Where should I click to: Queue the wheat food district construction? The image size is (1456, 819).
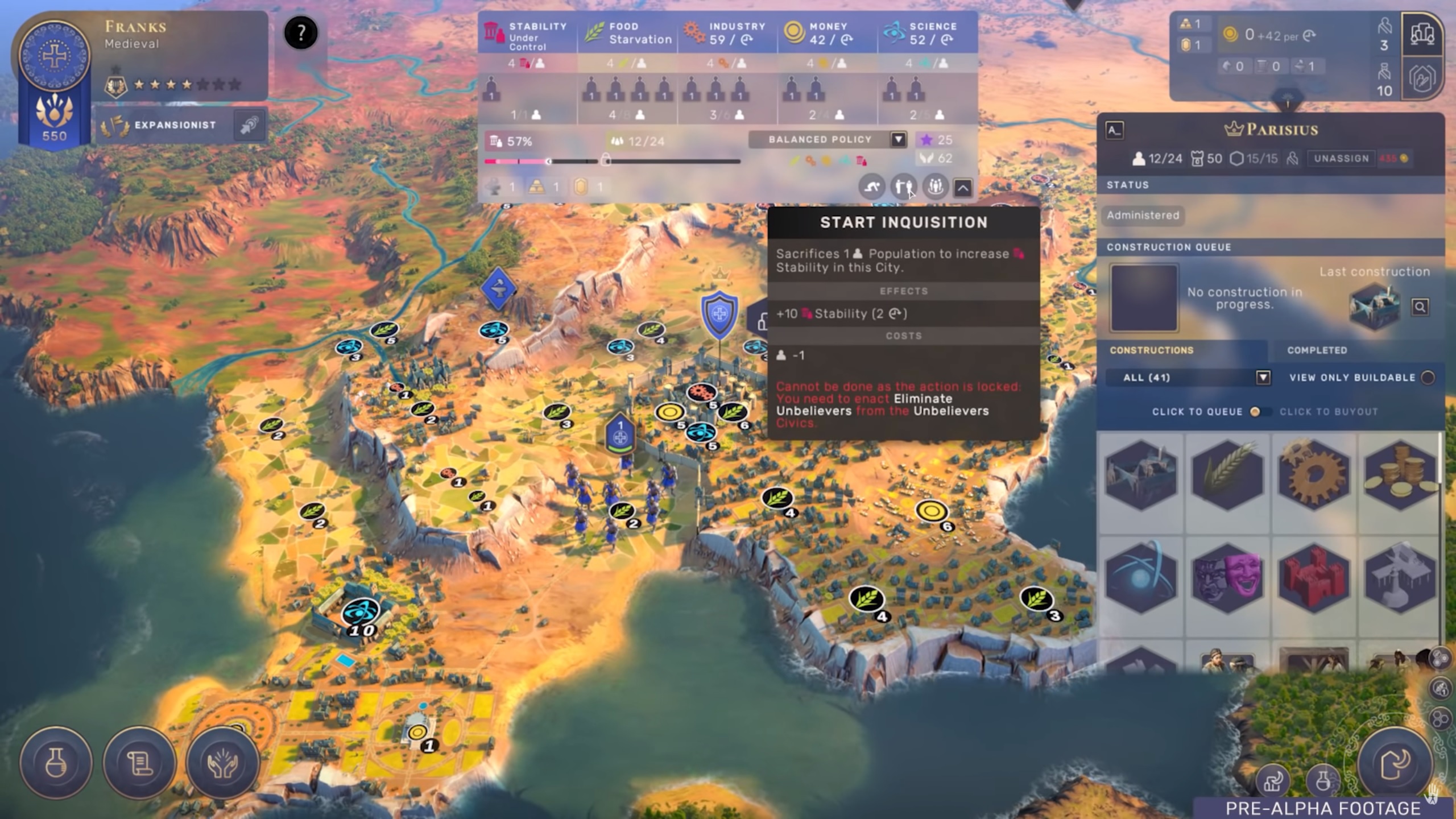click(1227, 474)
